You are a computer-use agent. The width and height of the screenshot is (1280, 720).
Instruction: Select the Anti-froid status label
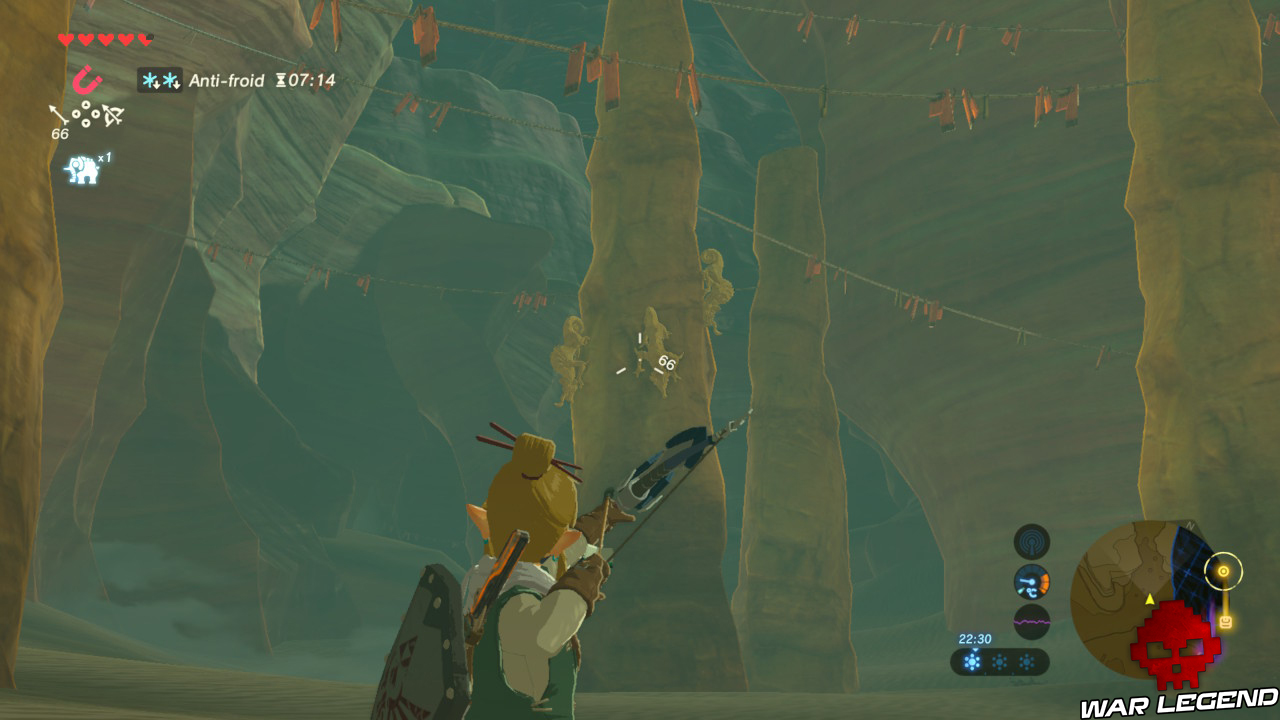tap(225, 80)
